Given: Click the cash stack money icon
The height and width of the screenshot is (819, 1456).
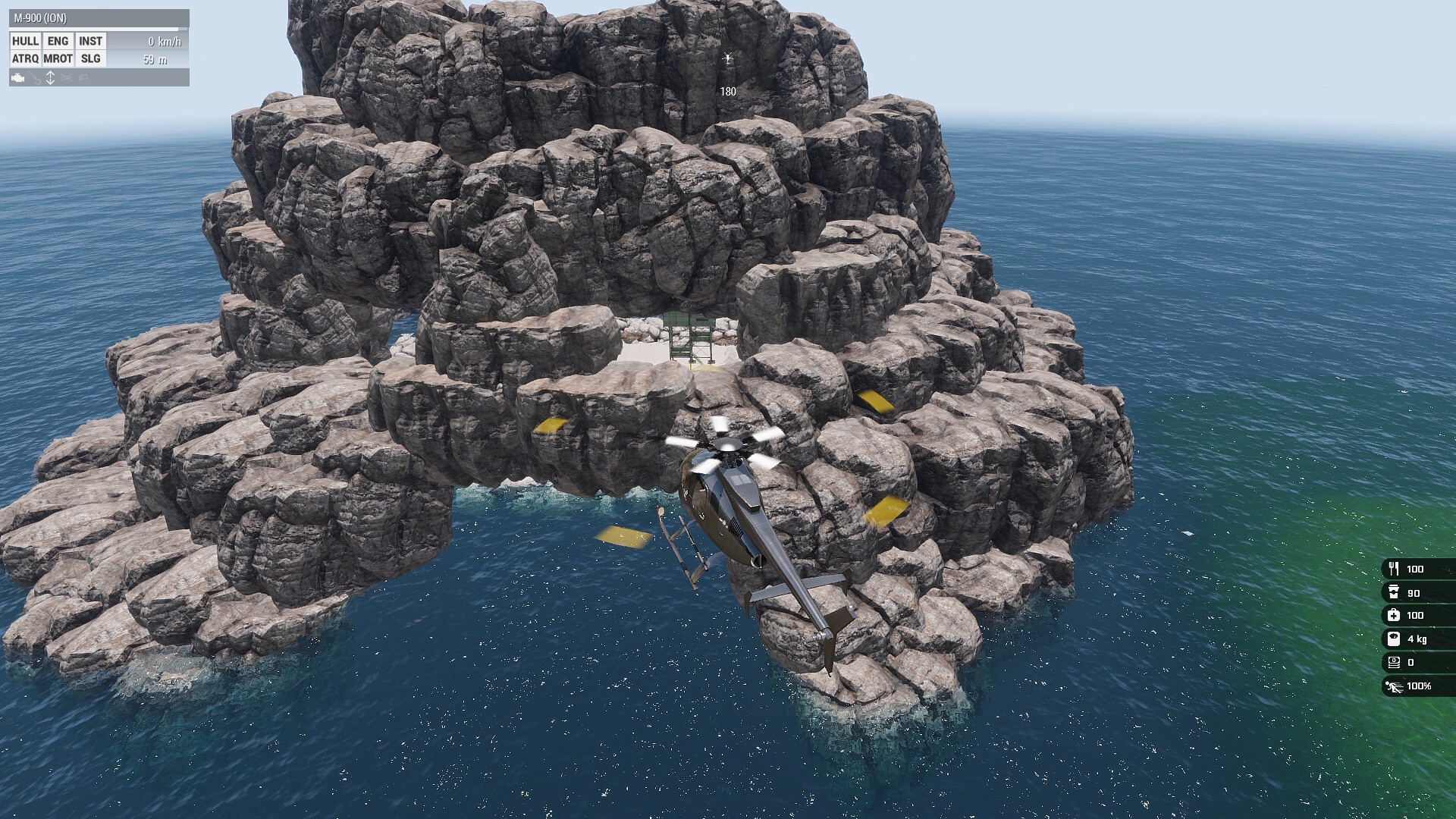Looking at the screenshot, I should [x=1394, y=662].
